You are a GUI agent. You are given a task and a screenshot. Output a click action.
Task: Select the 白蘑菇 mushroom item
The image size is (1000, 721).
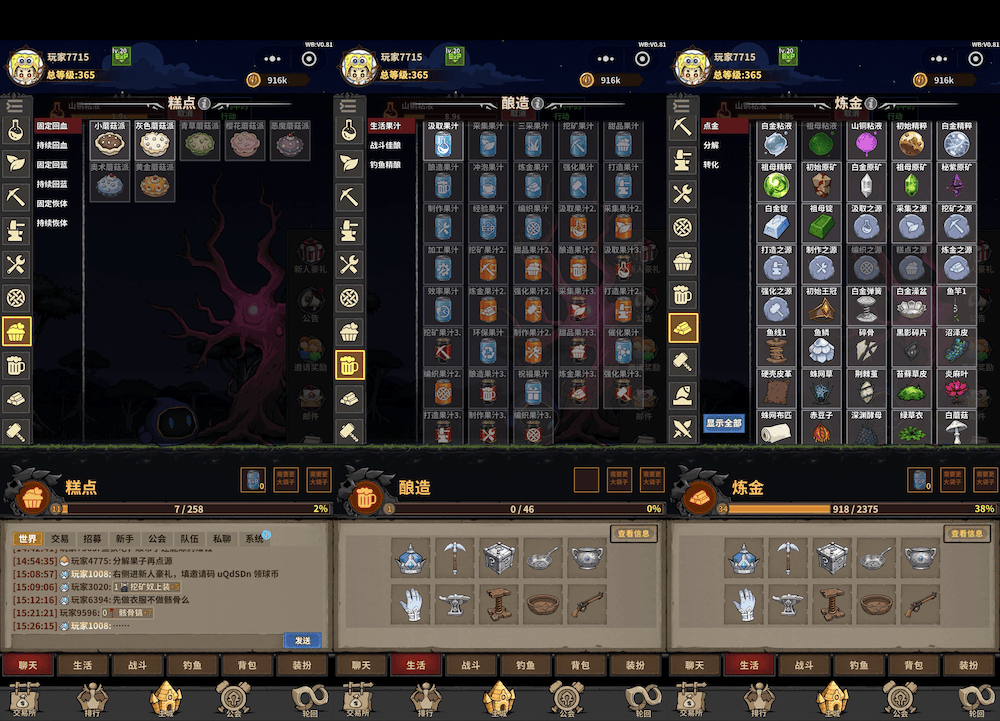point(956,430)
